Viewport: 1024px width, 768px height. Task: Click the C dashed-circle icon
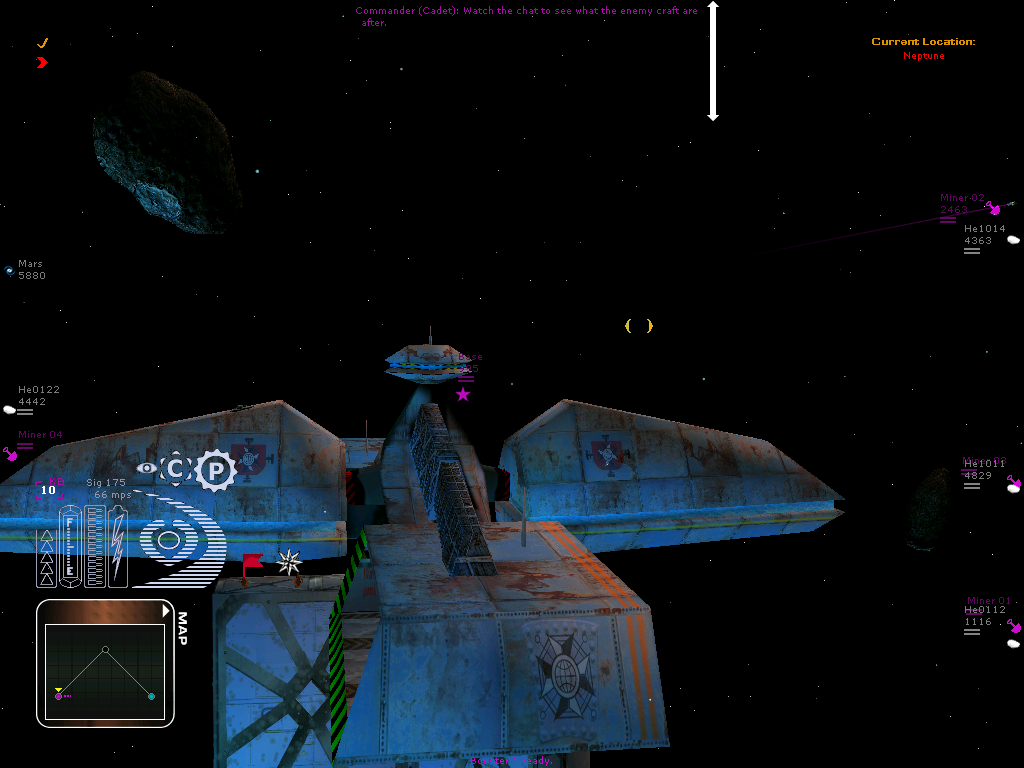175,468
